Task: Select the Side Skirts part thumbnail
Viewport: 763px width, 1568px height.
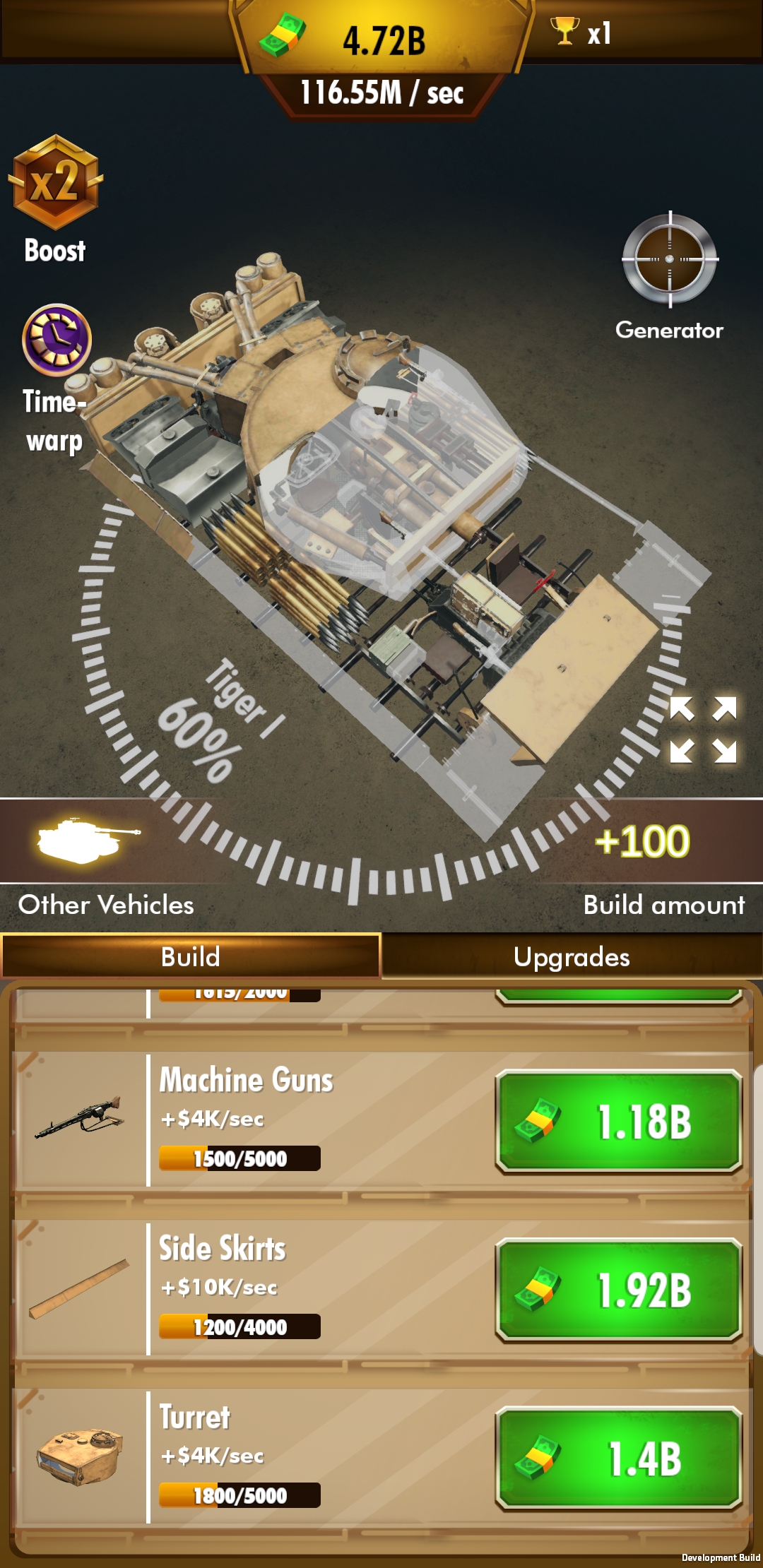Action: (79, 1289)
